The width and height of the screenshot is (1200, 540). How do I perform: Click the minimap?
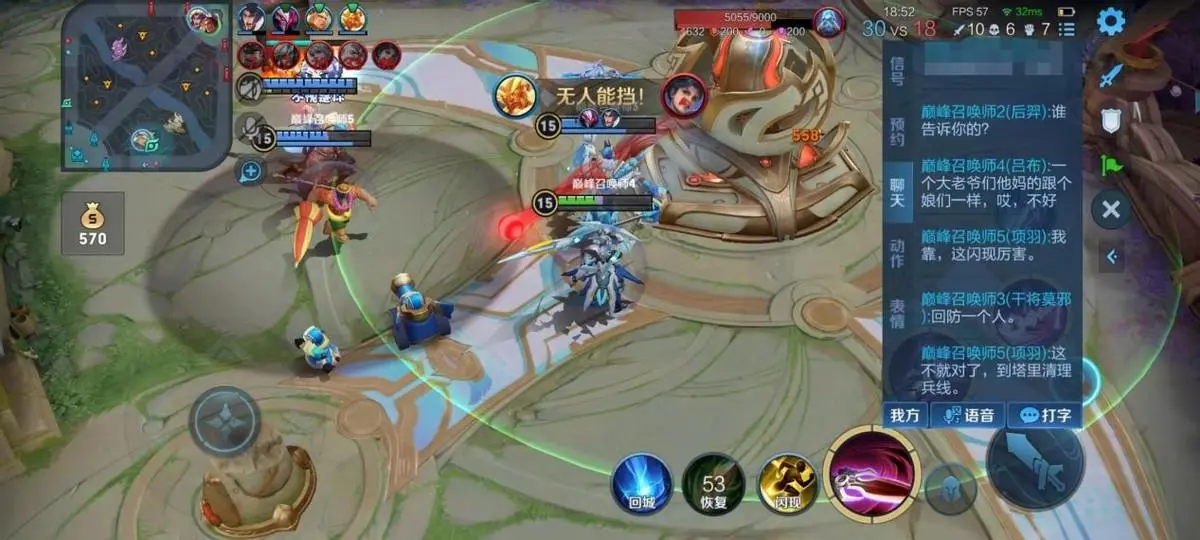tap(145, 86)
